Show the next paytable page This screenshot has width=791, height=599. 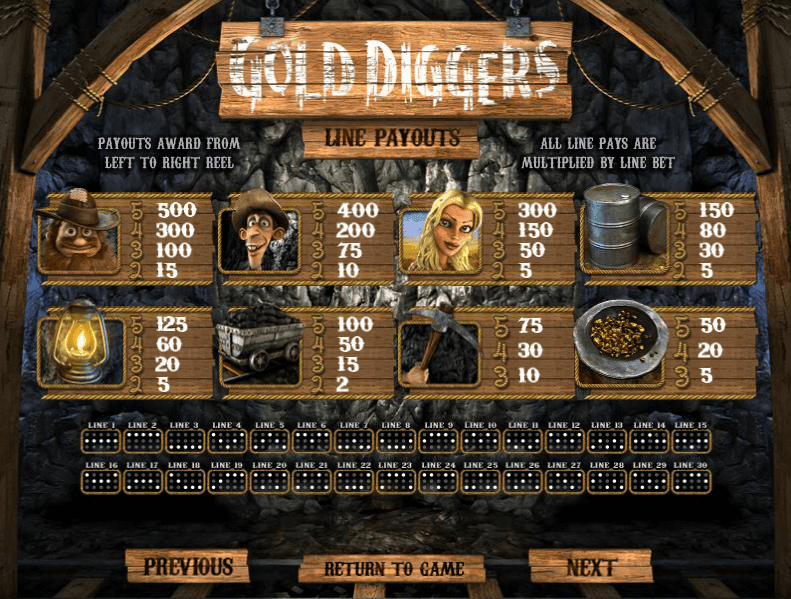(590, 567)
